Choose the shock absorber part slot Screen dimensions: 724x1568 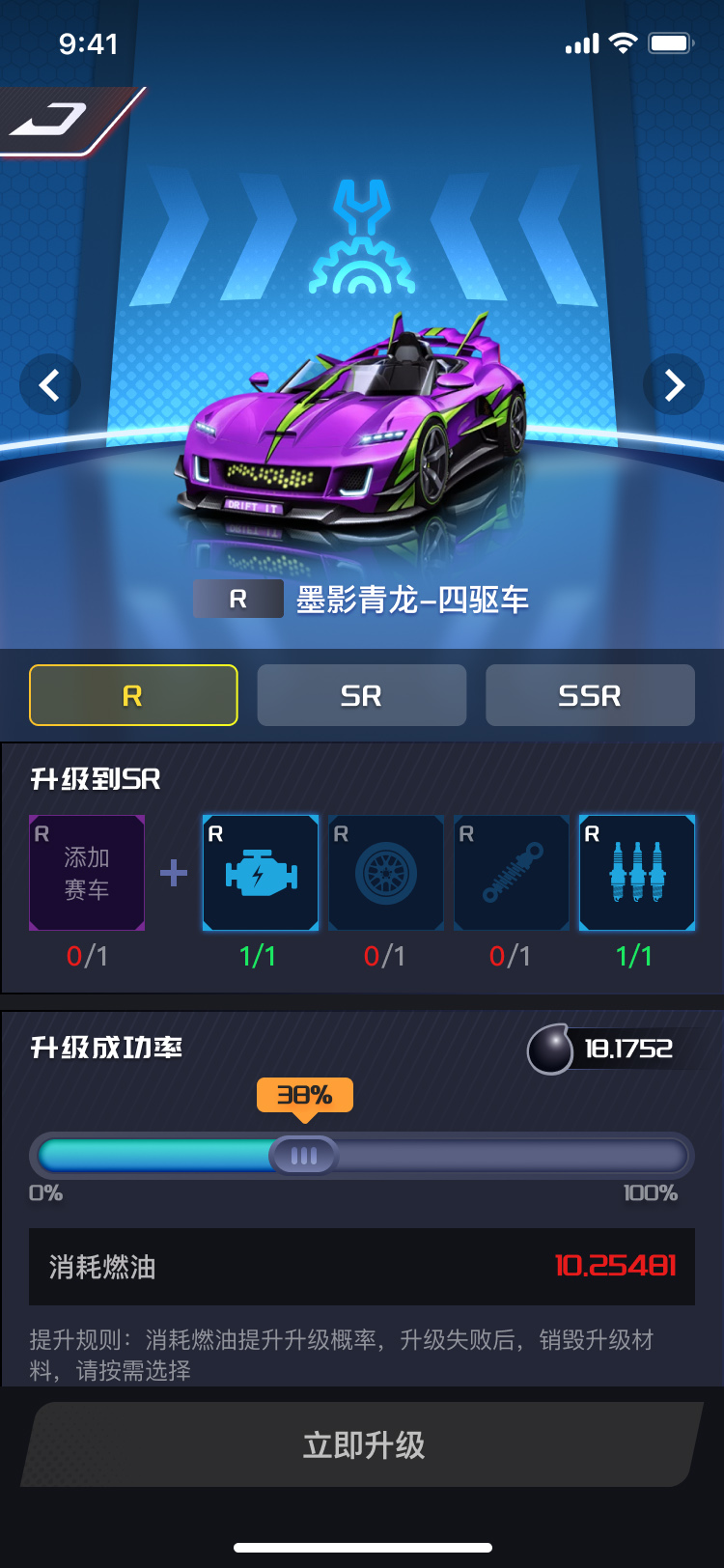click(x=512, y=873)
